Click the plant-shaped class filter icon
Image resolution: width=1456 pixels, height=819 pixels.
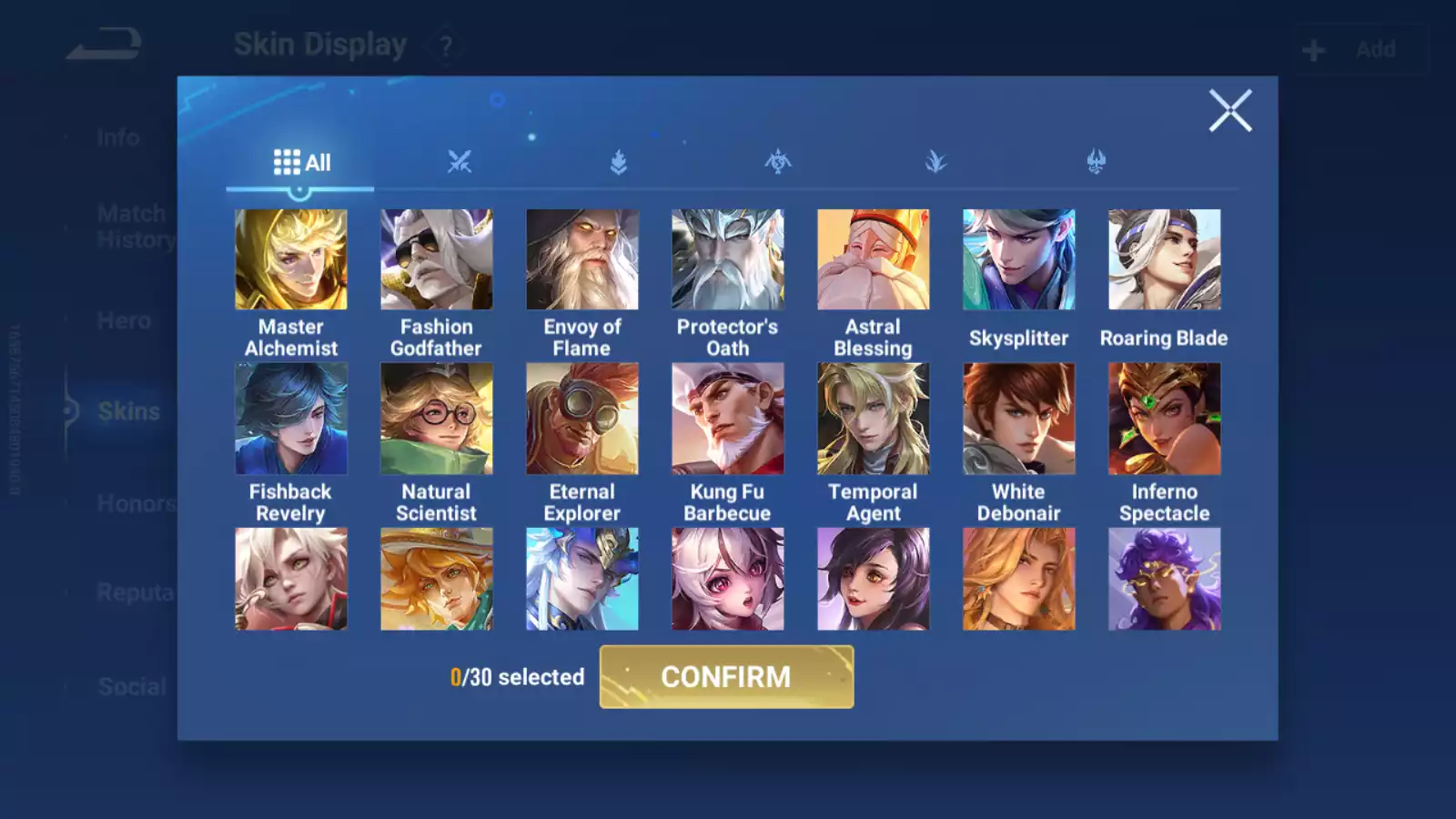click(936, 161)
